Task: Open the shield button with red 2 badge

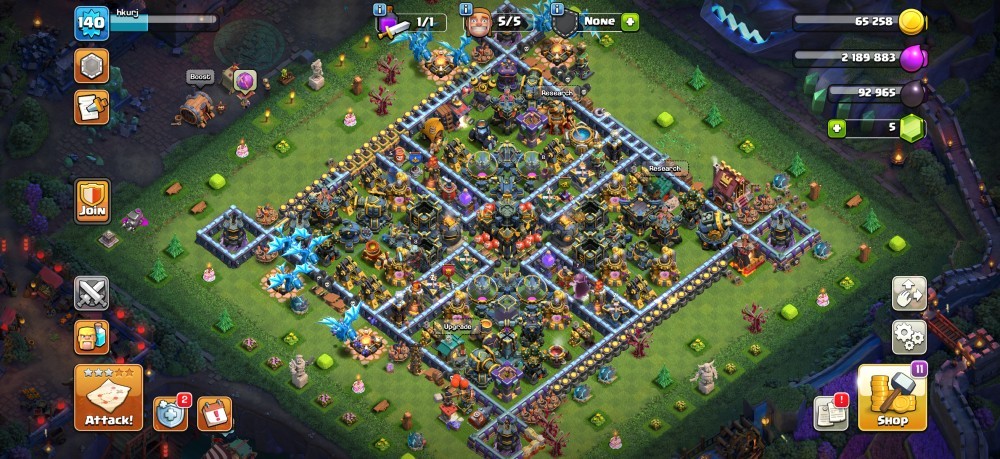Action: point(170,412)
